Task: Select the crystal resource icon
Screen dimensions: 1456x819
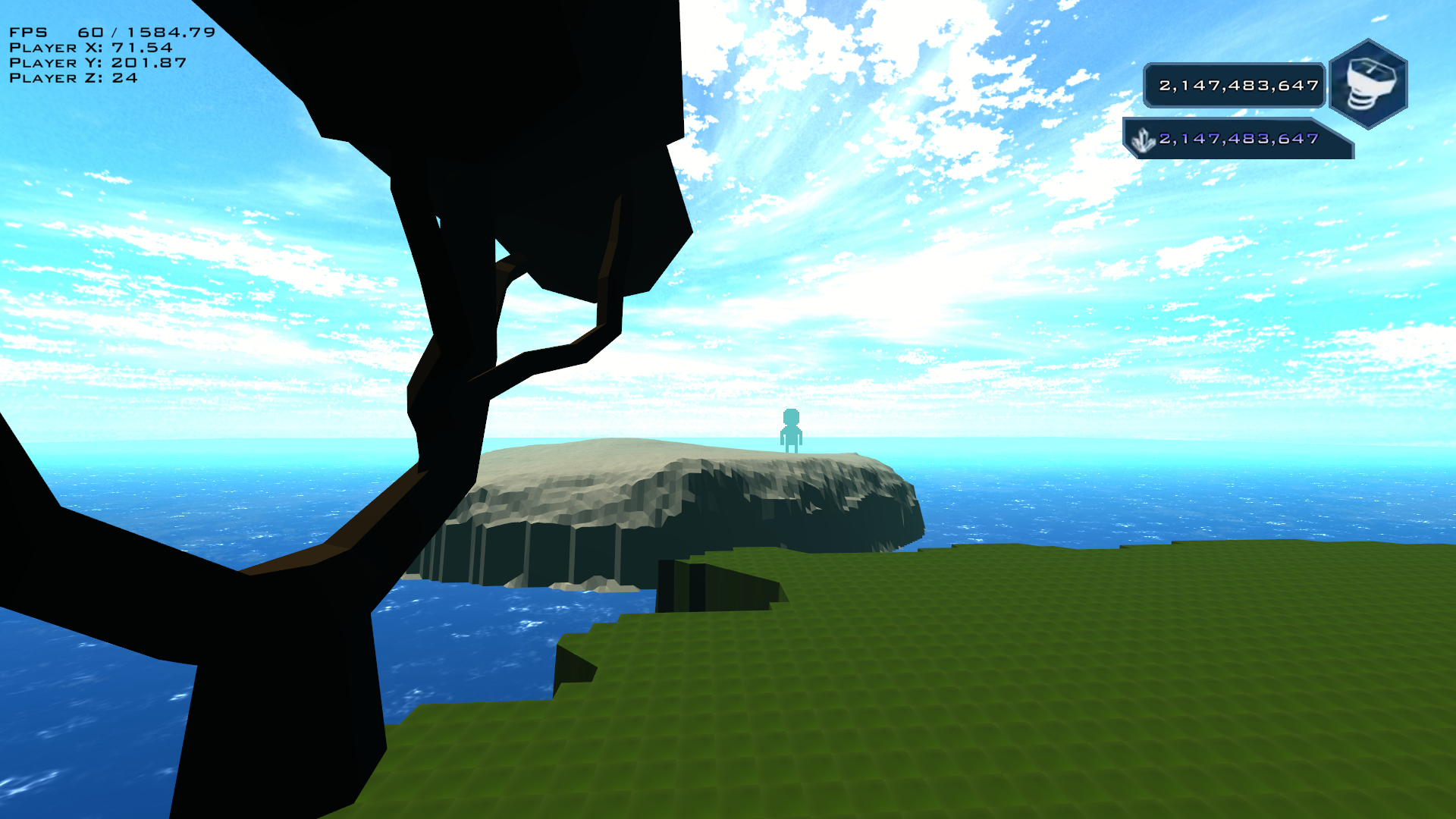Action: 1142,140
